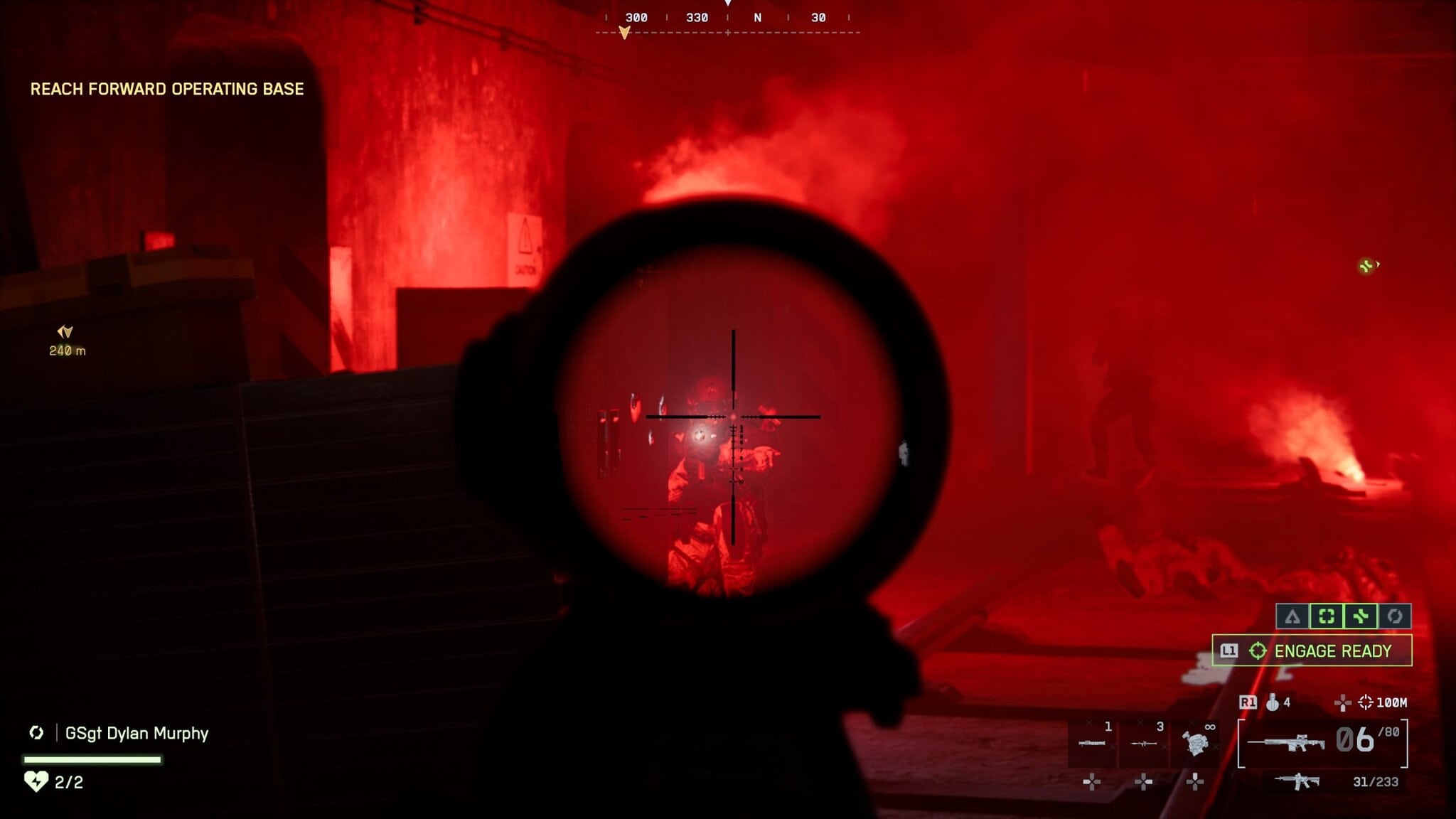This screenshot has width=1456, height=819.
Task: Select the infinite-use gadget slot
Action: click(x=1196, y=744)
